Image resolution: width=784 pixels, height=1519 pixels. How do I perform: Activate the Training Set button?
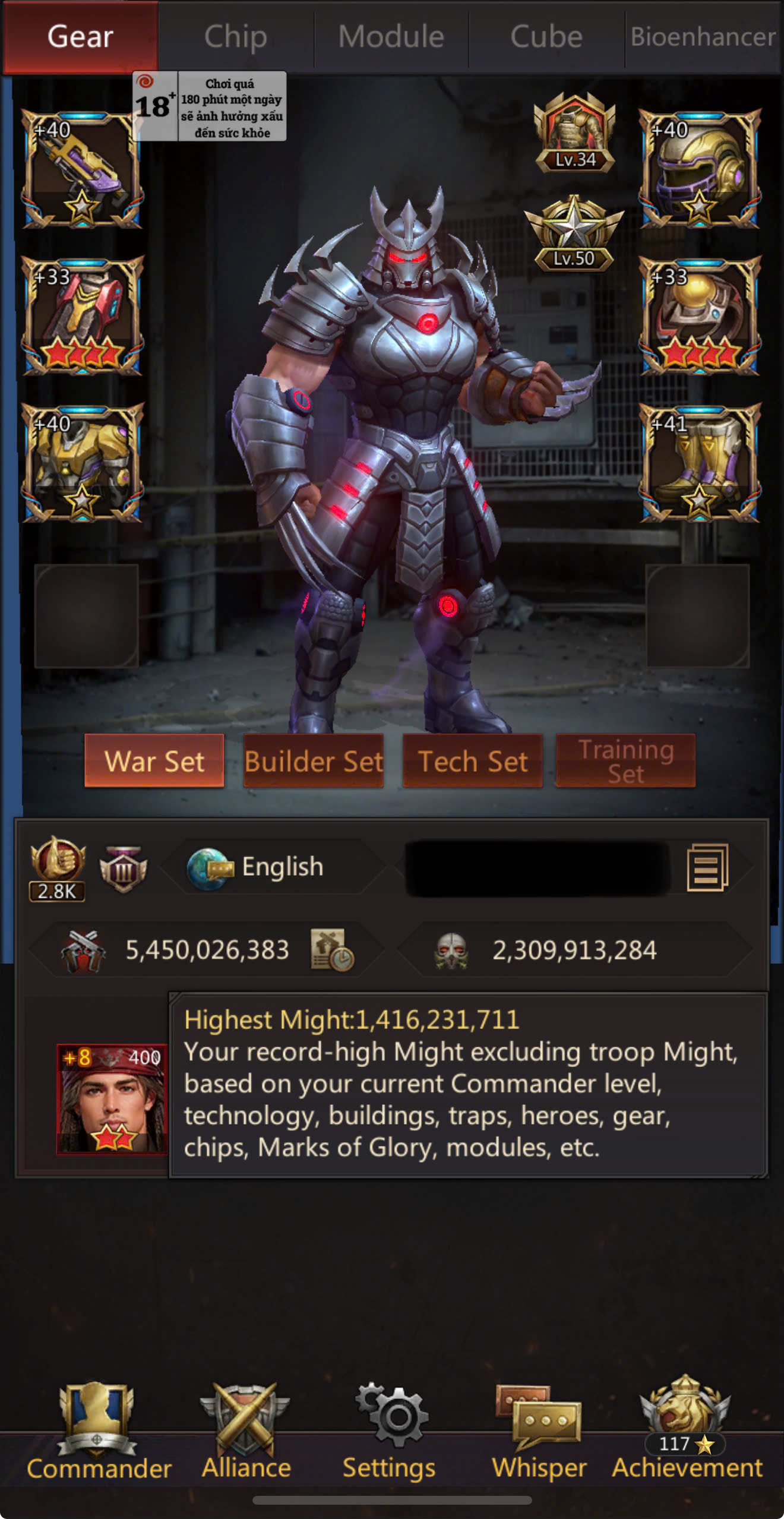tap(625, 761)
